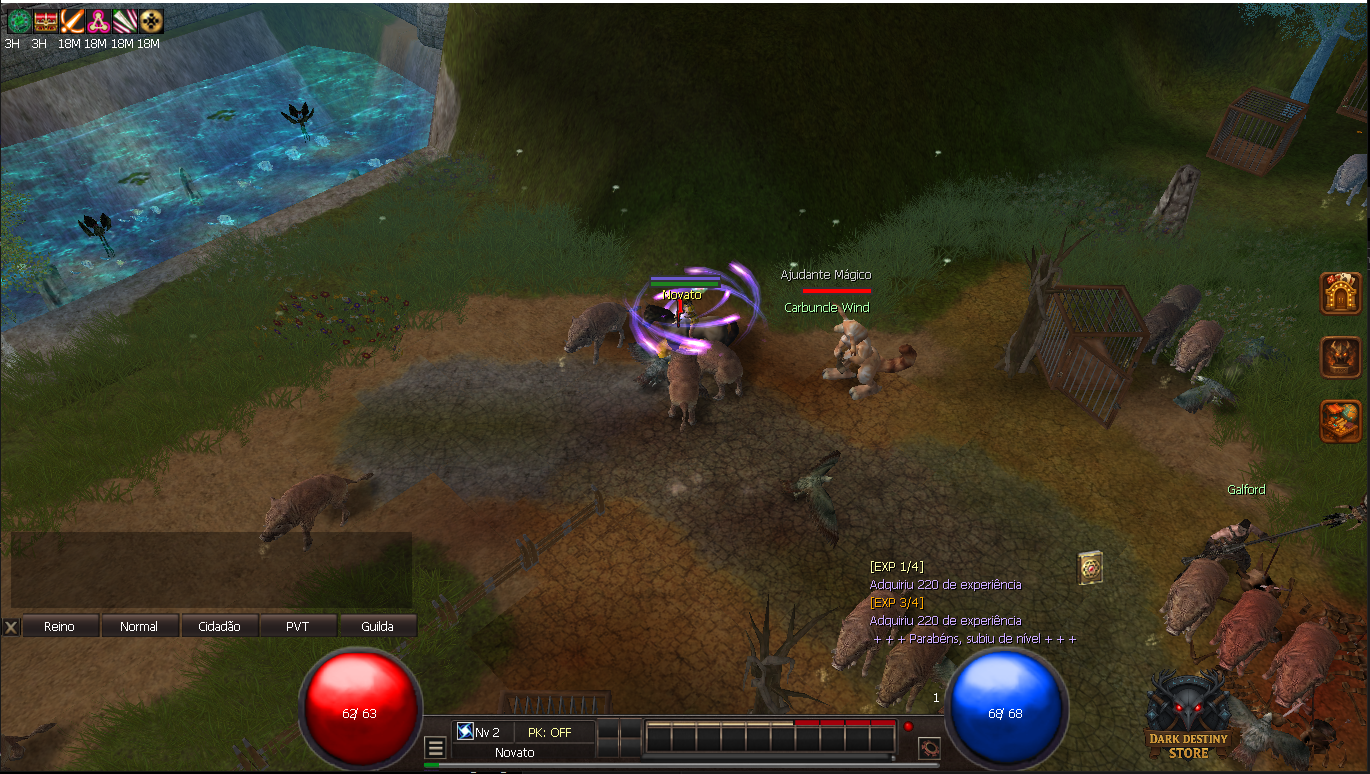Click the golden gate icon on the right
Image resolution: width=1370 pixels, height=774 pixels.
pyautogui.click(x=1340, y=293)
